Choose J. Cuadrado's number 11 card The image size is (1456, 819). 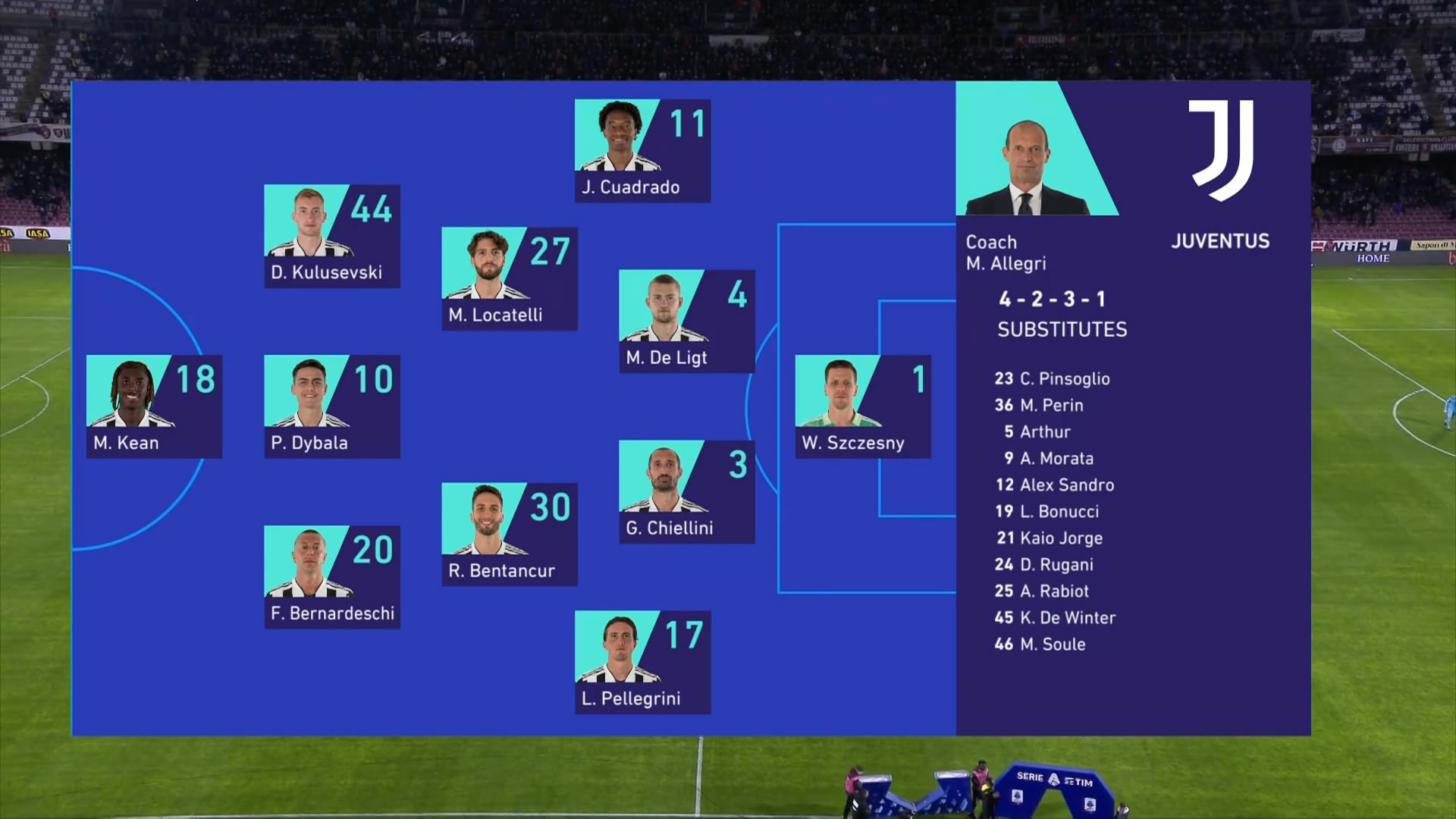point(642,151)
